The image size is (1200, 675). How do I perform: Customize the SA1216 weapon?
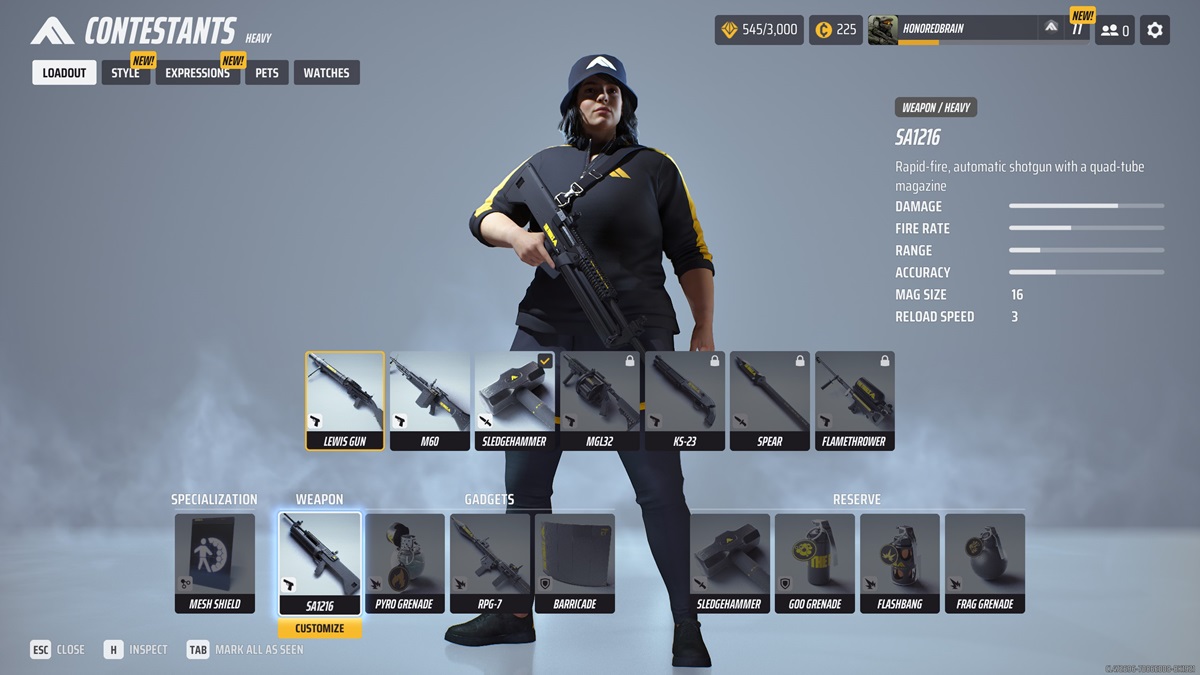tap(320, 629)
